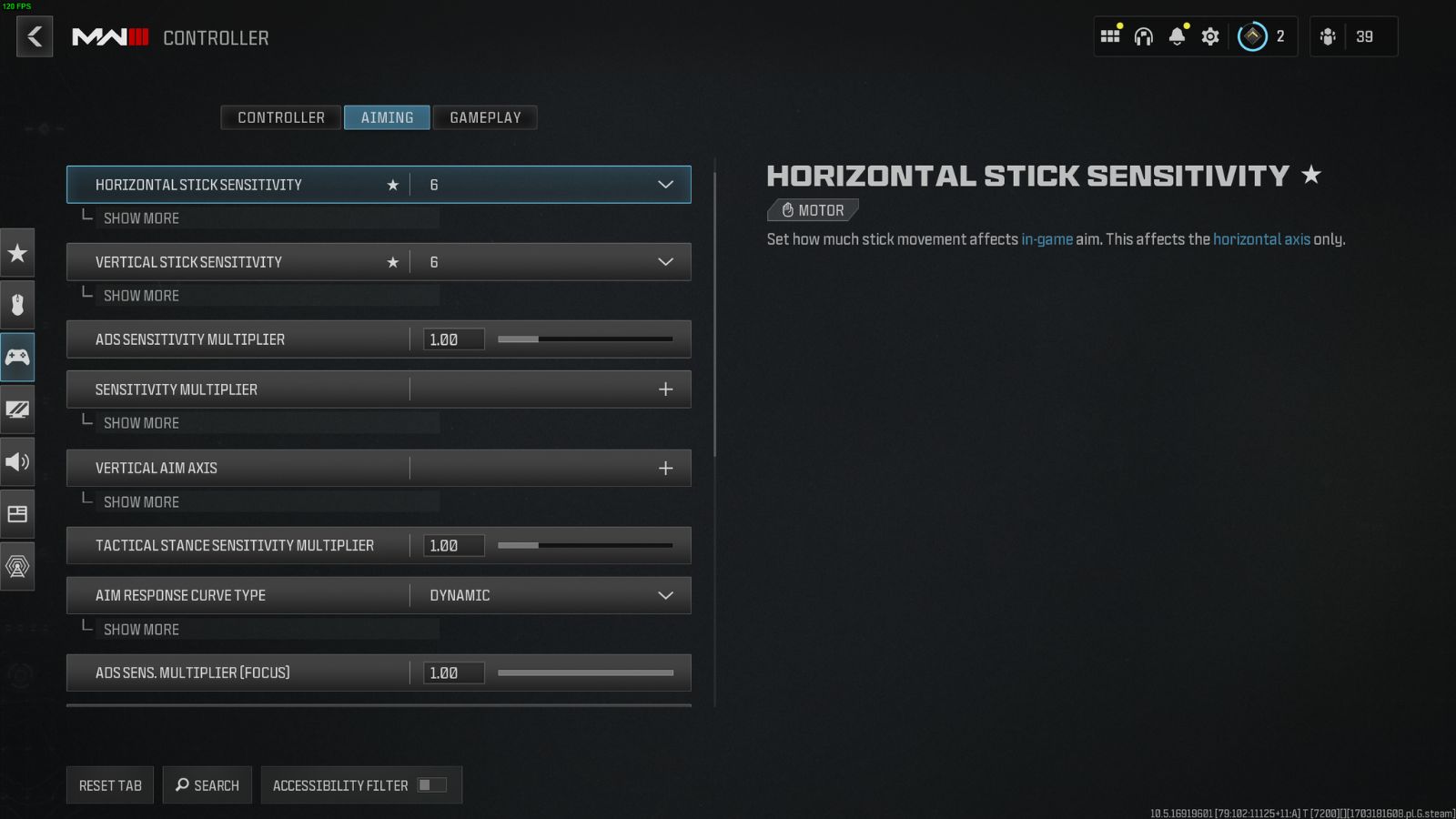Open the Graphics settings display icon

(x=17, y=409)
